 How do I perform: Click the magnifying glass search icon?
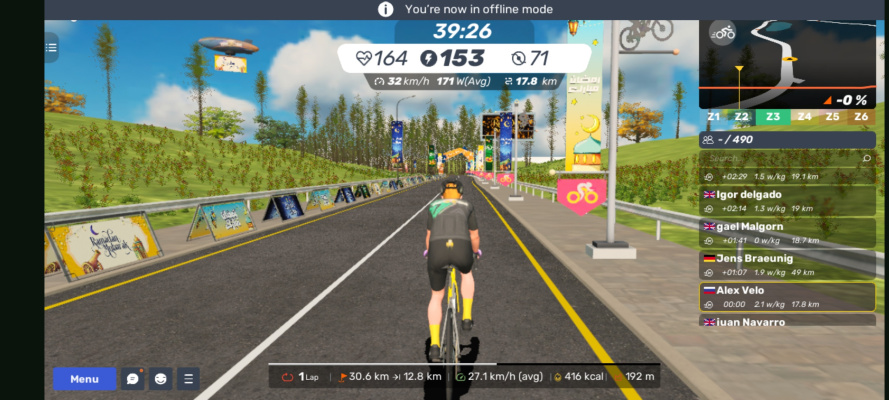[x=866, y=158]
